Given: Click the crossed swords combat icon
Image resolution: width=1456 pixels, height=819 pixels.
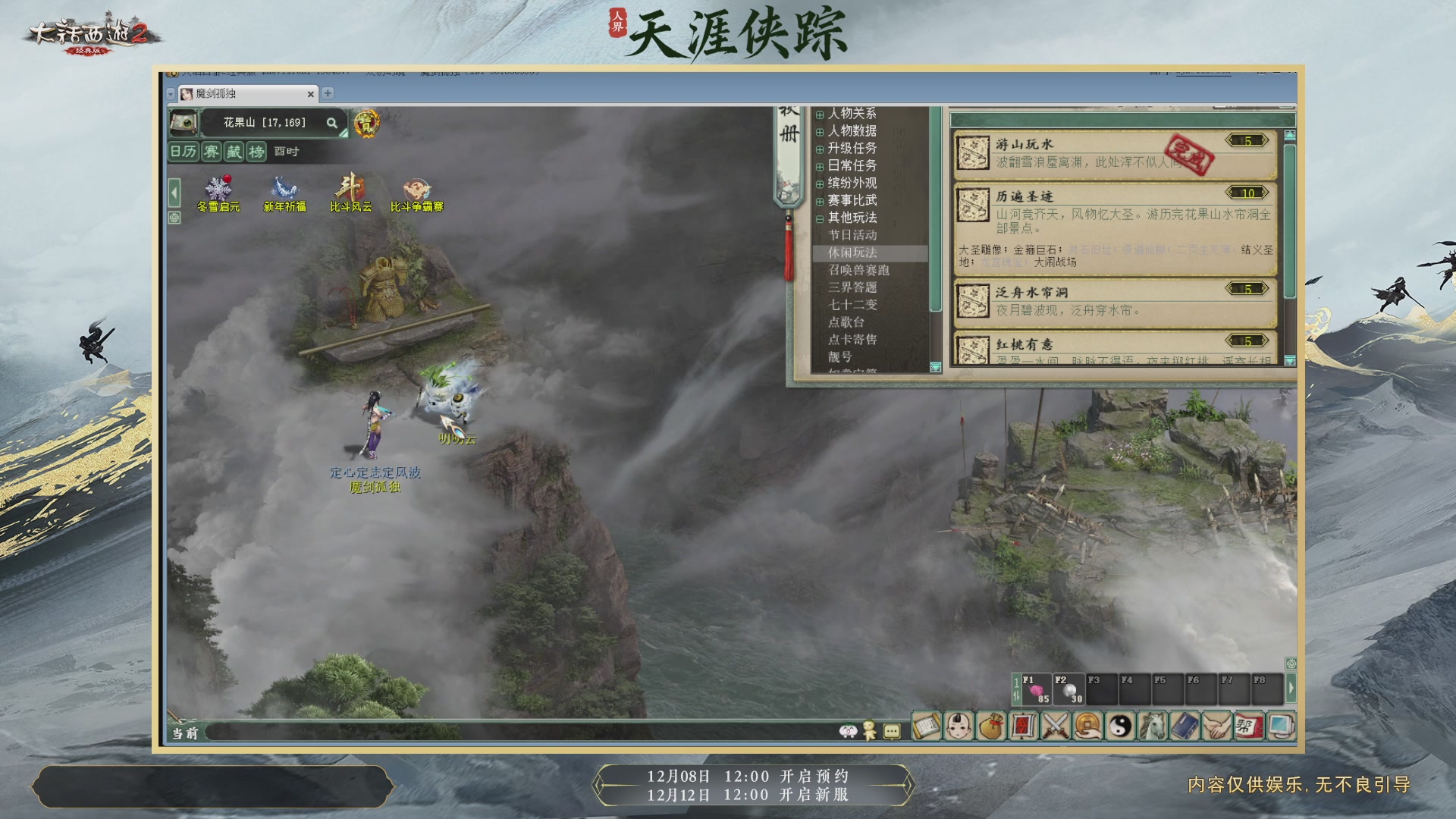Looking at the screenshot, I should (1056, 726).
